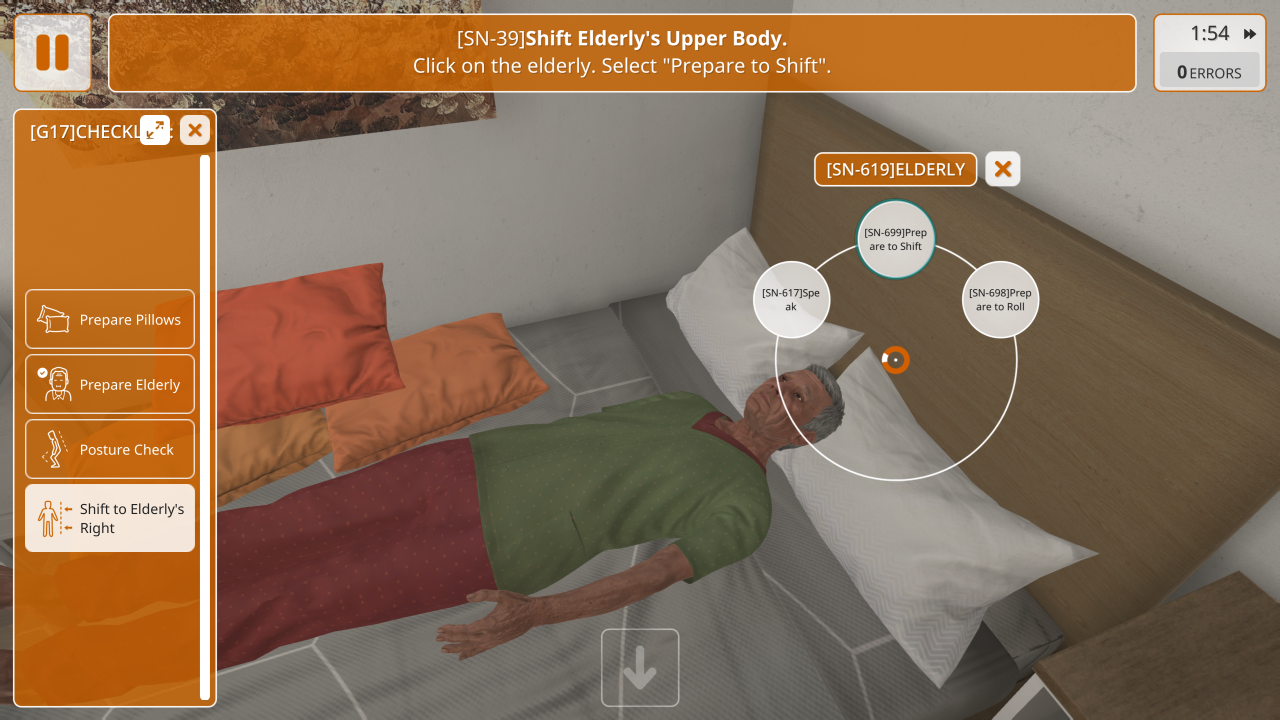Expand the Checklist panel
This screenshot has height=720, width=1280.
click(x=155, y=130)
